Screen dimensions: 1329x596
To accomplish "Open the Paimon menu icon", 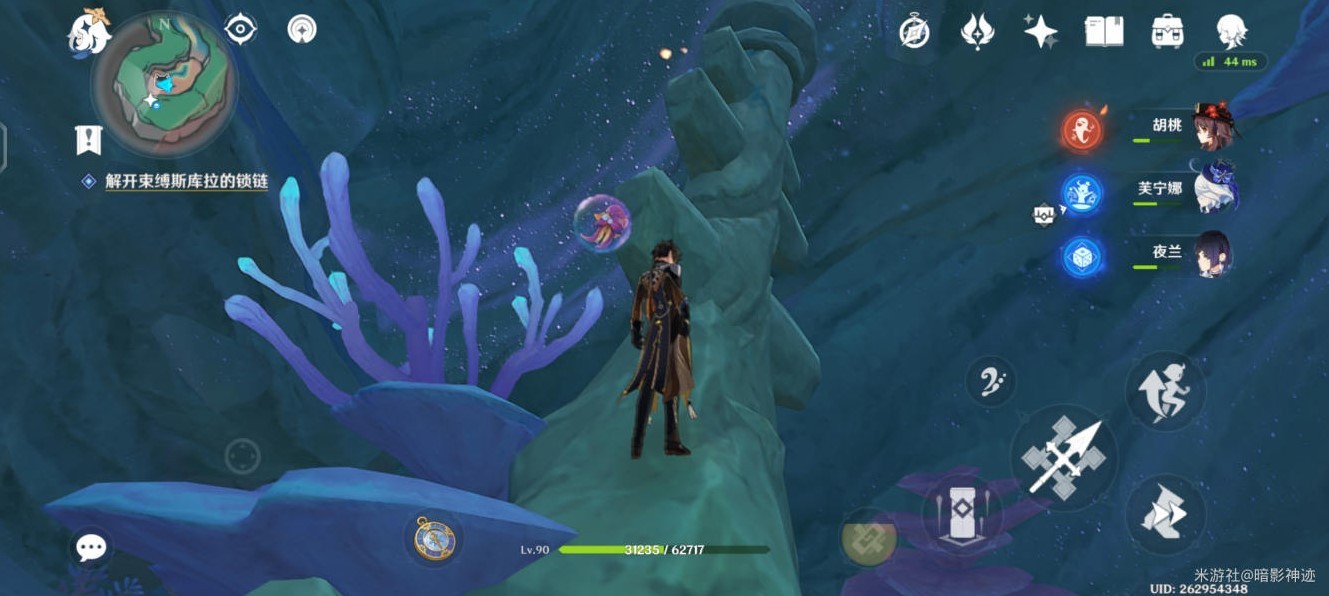I will coord(89,32).
